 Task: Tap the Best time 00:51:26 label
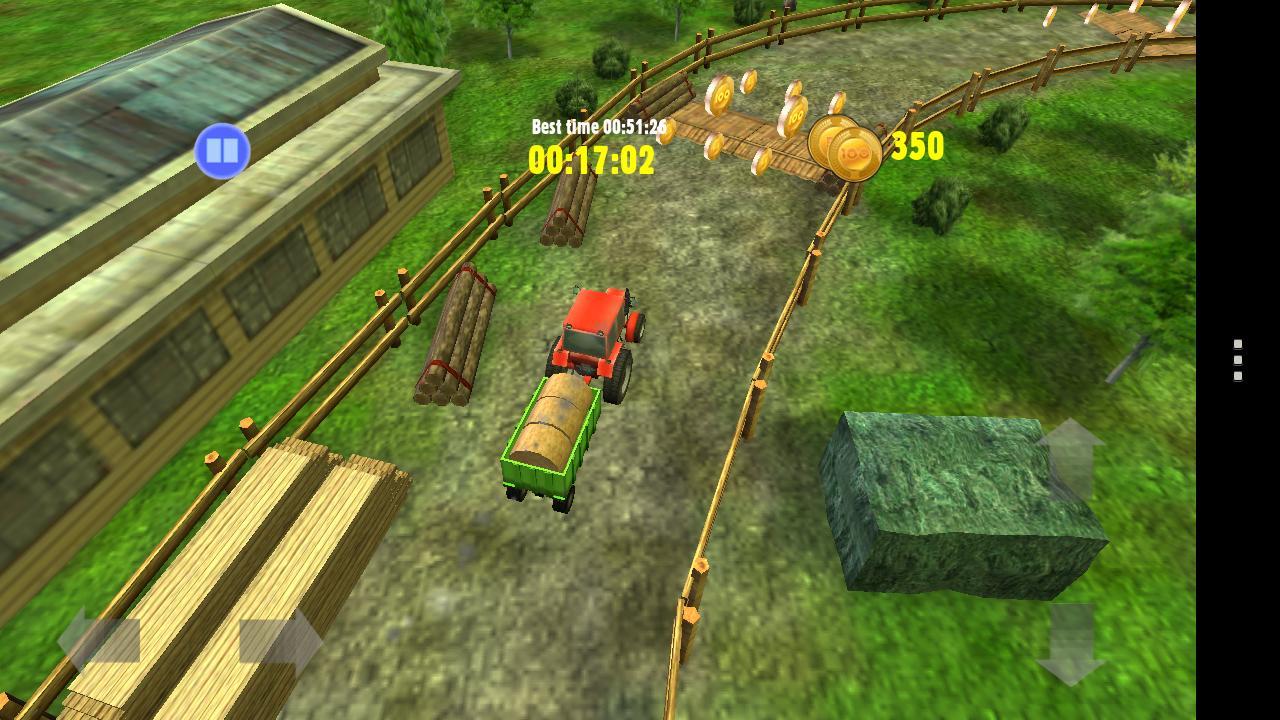pos(601,128)
